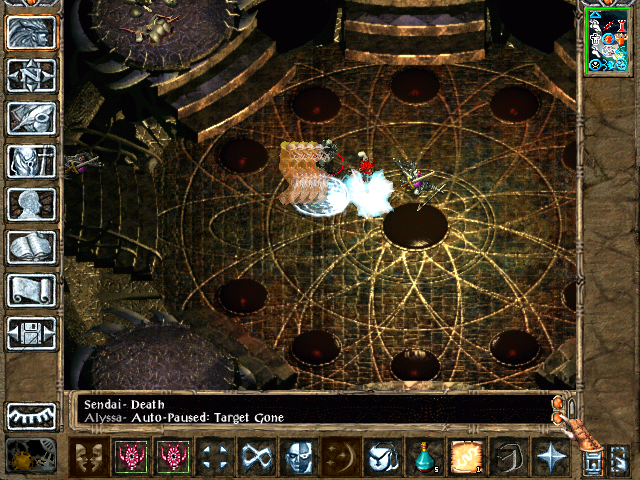
Task: Activate the crescent moon ability
Action: (x=342, y=457)
